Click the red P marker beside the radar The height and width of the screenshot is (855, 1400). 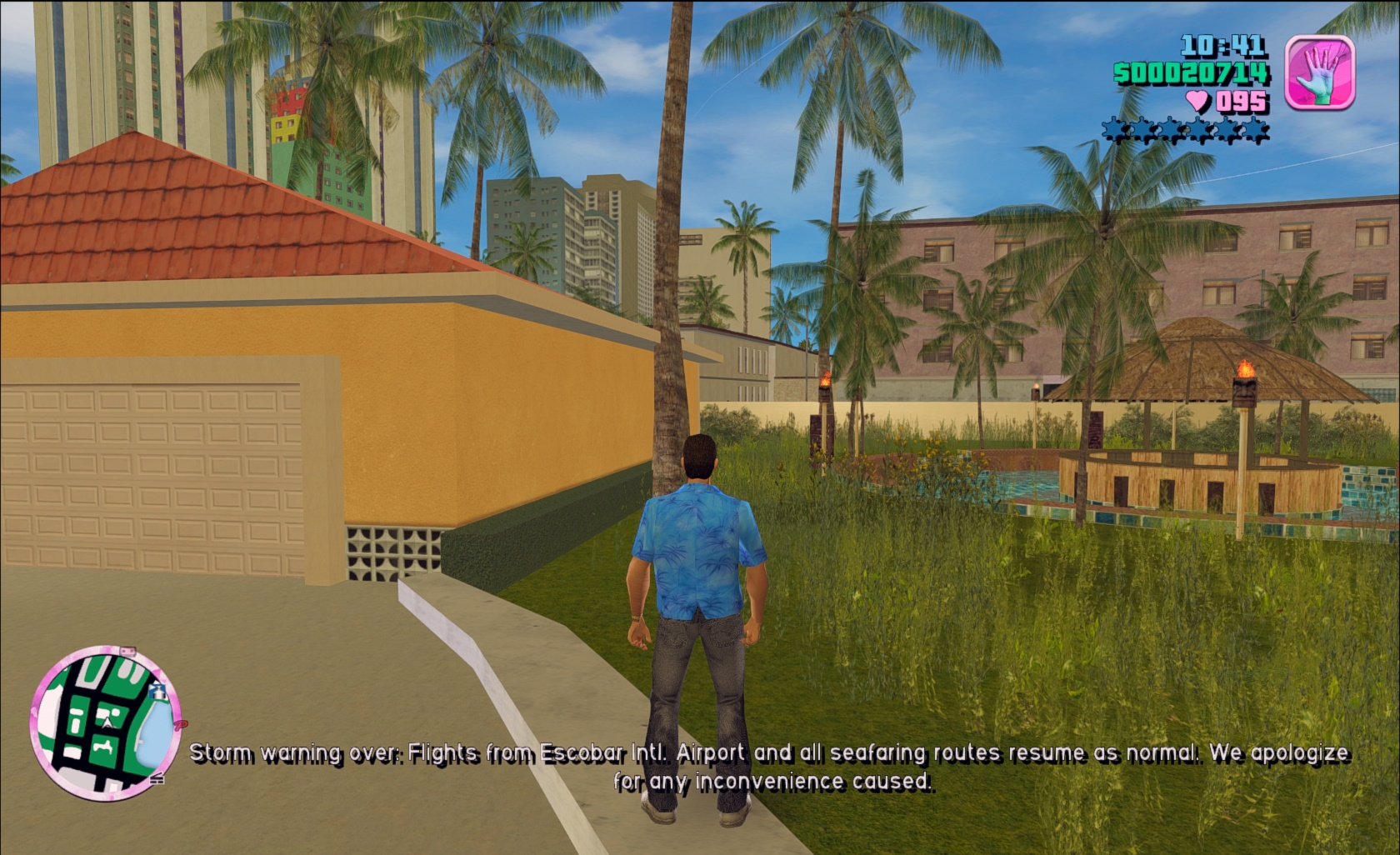(x=181, y=725)
